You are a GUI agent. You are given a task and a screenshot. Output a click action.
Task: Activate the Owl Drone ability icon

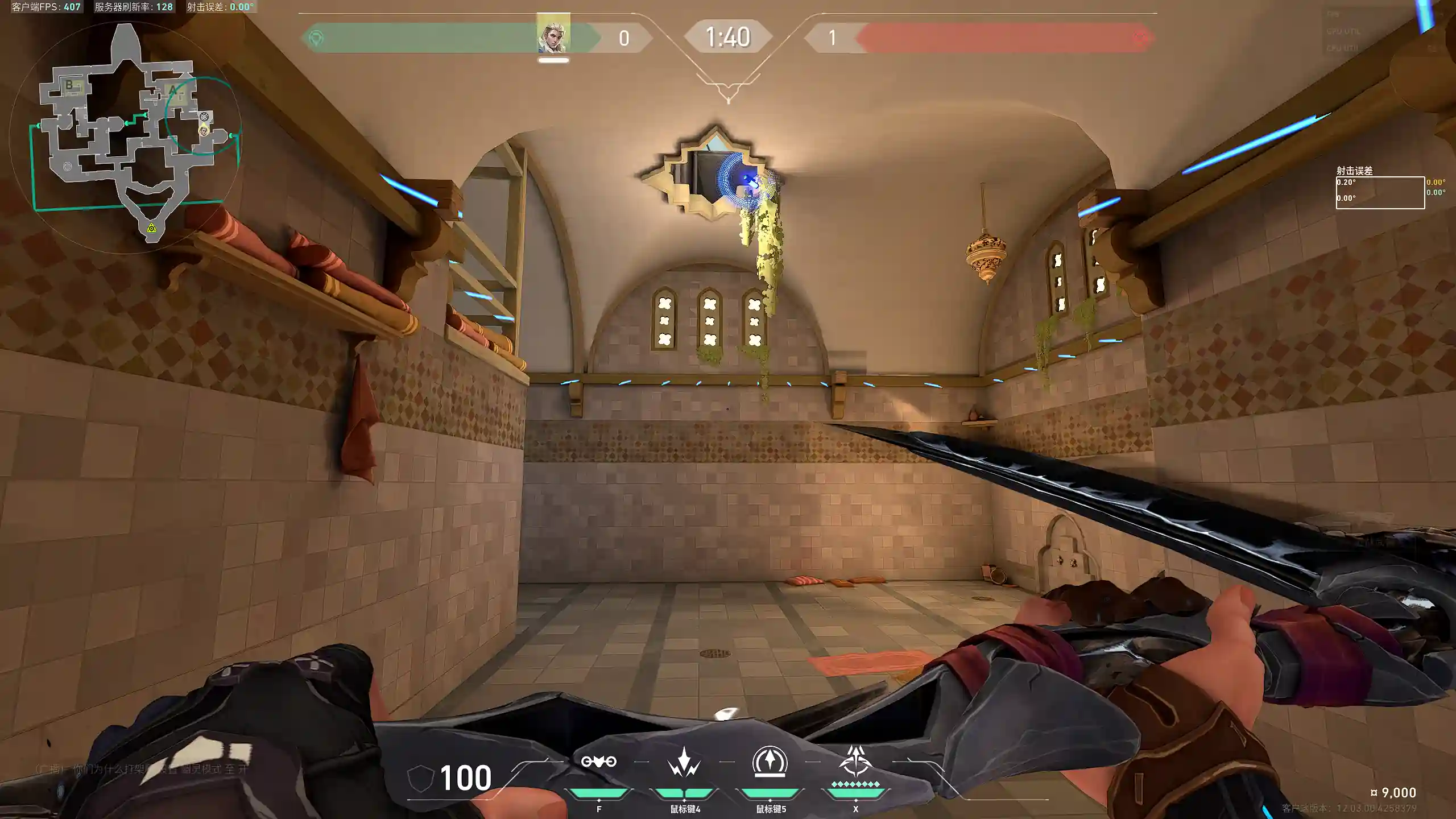pyautogui.click(x=598, y=762)
